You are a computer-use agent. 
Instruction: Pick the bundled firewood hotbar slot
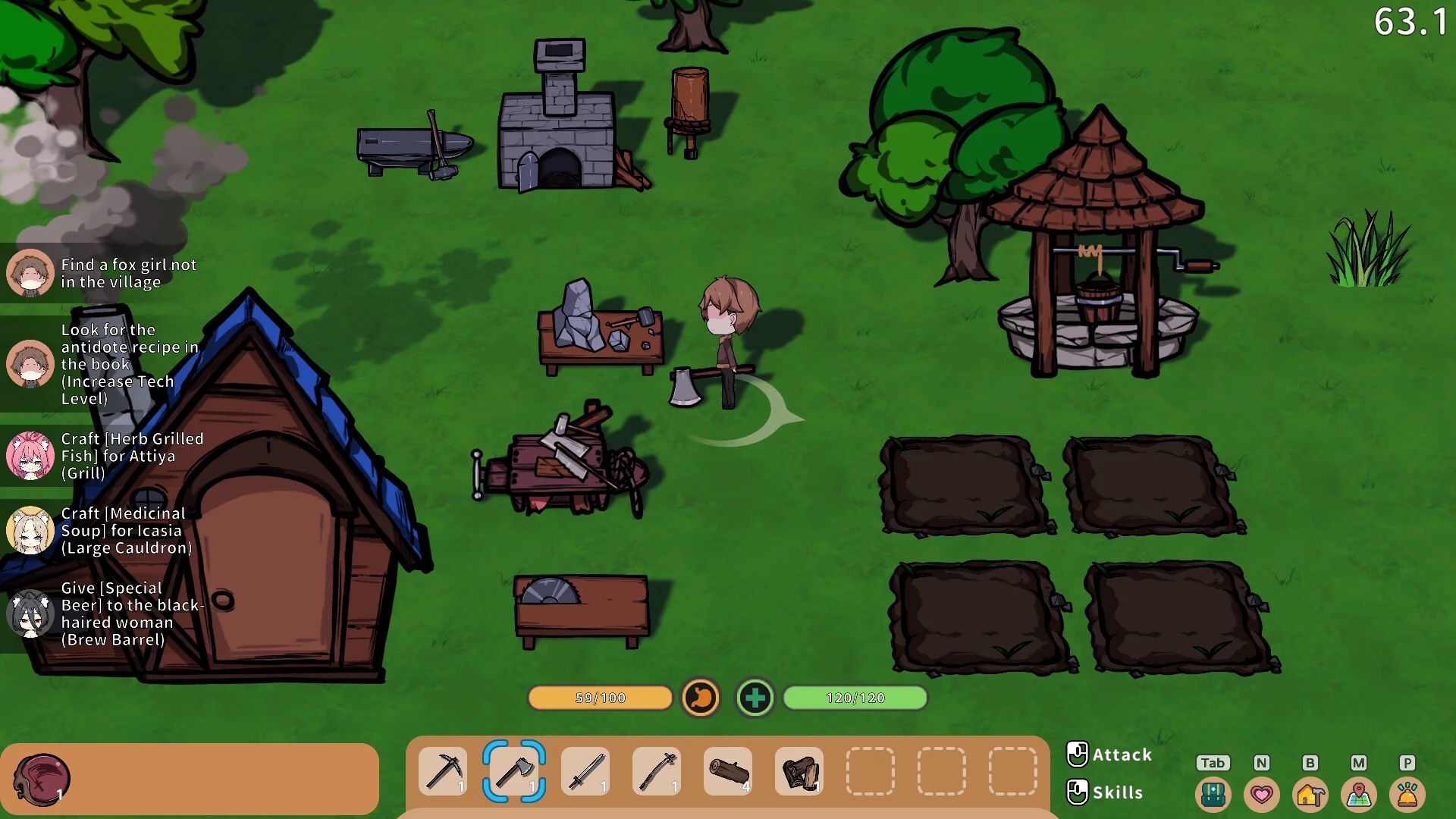coord(799,772)
